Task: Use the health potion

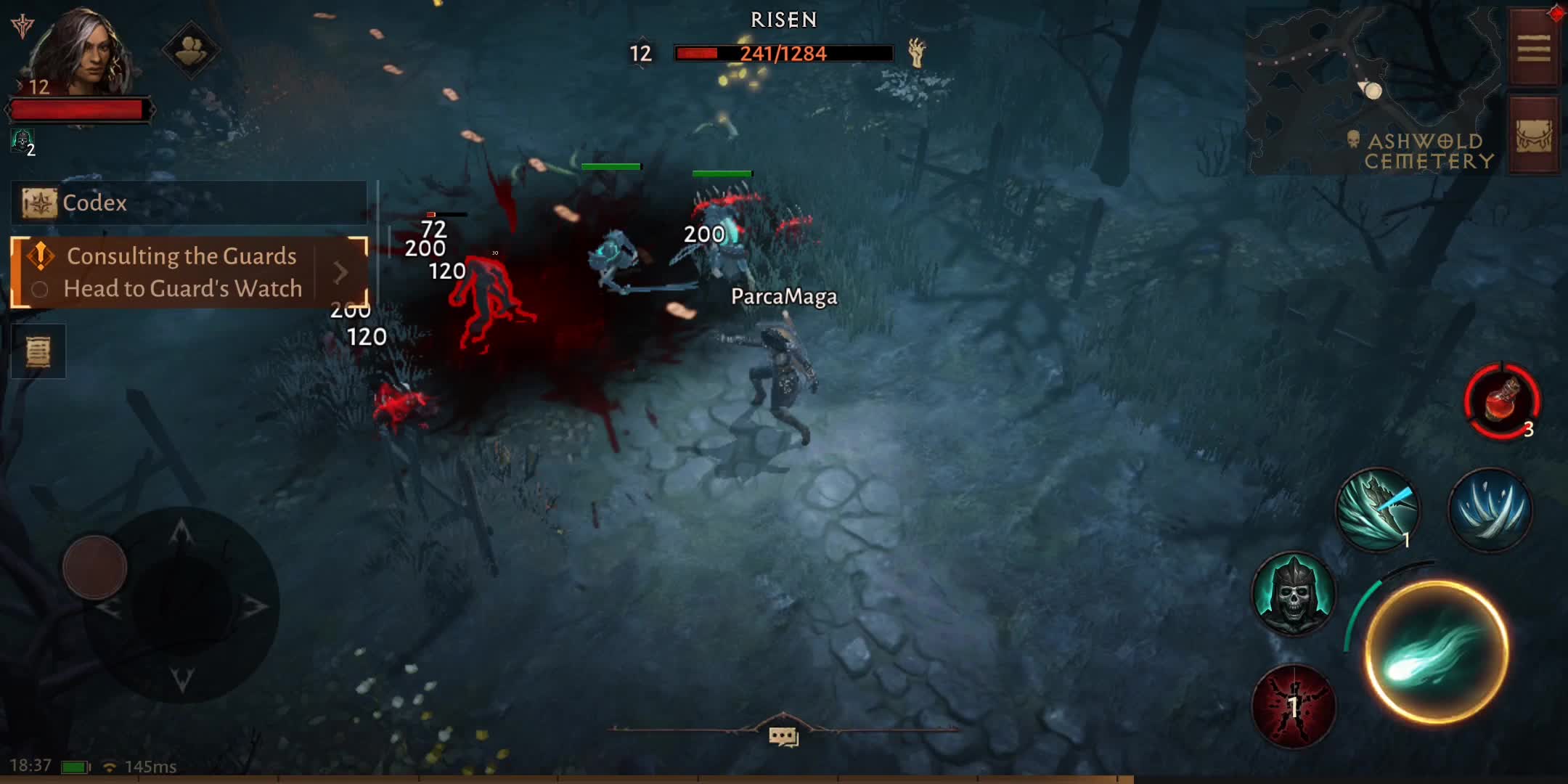Action: point(1502,401)
